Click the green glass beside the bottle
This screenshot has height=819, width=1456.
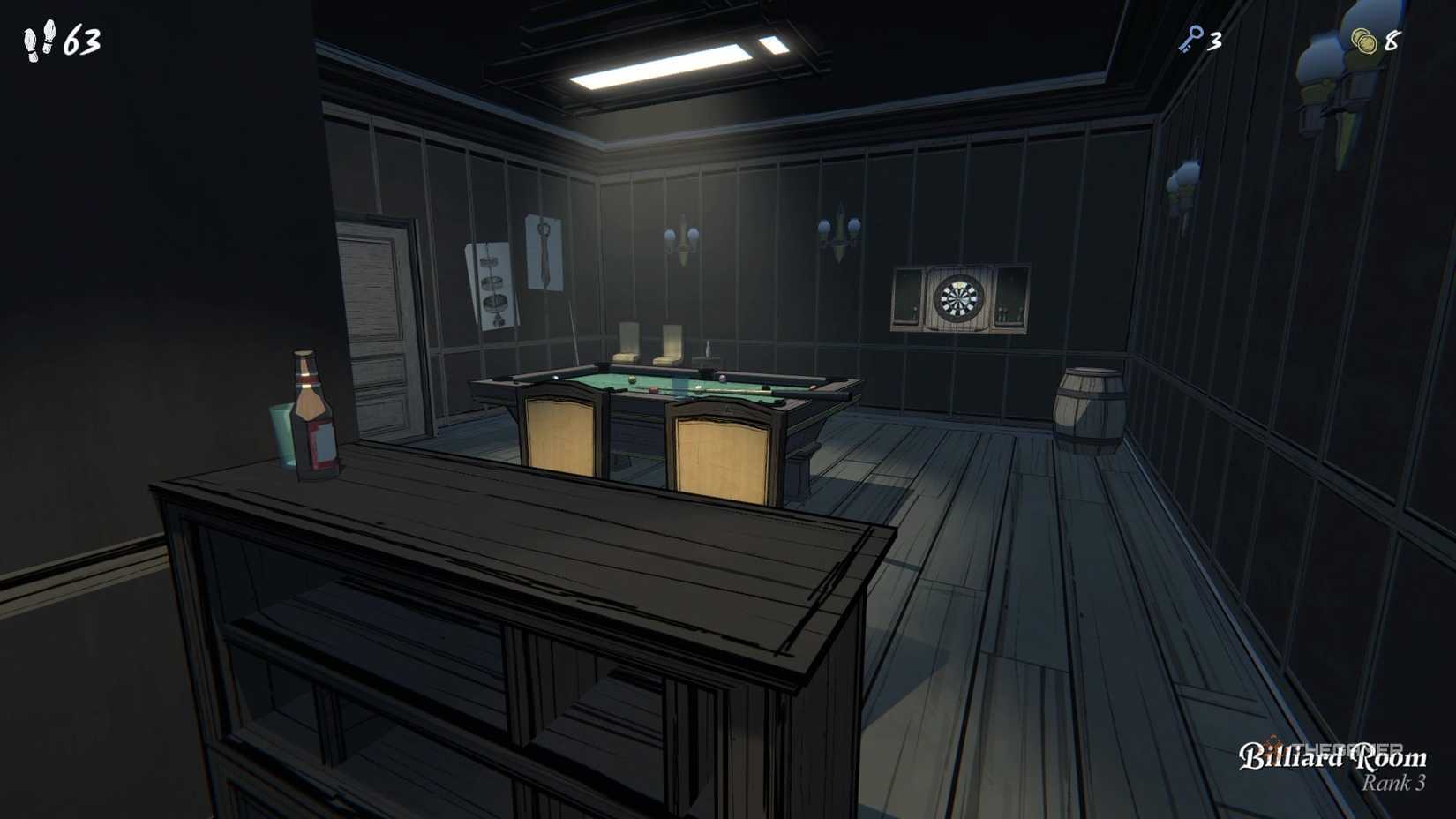pyautogui.click(x=280, y=432)
